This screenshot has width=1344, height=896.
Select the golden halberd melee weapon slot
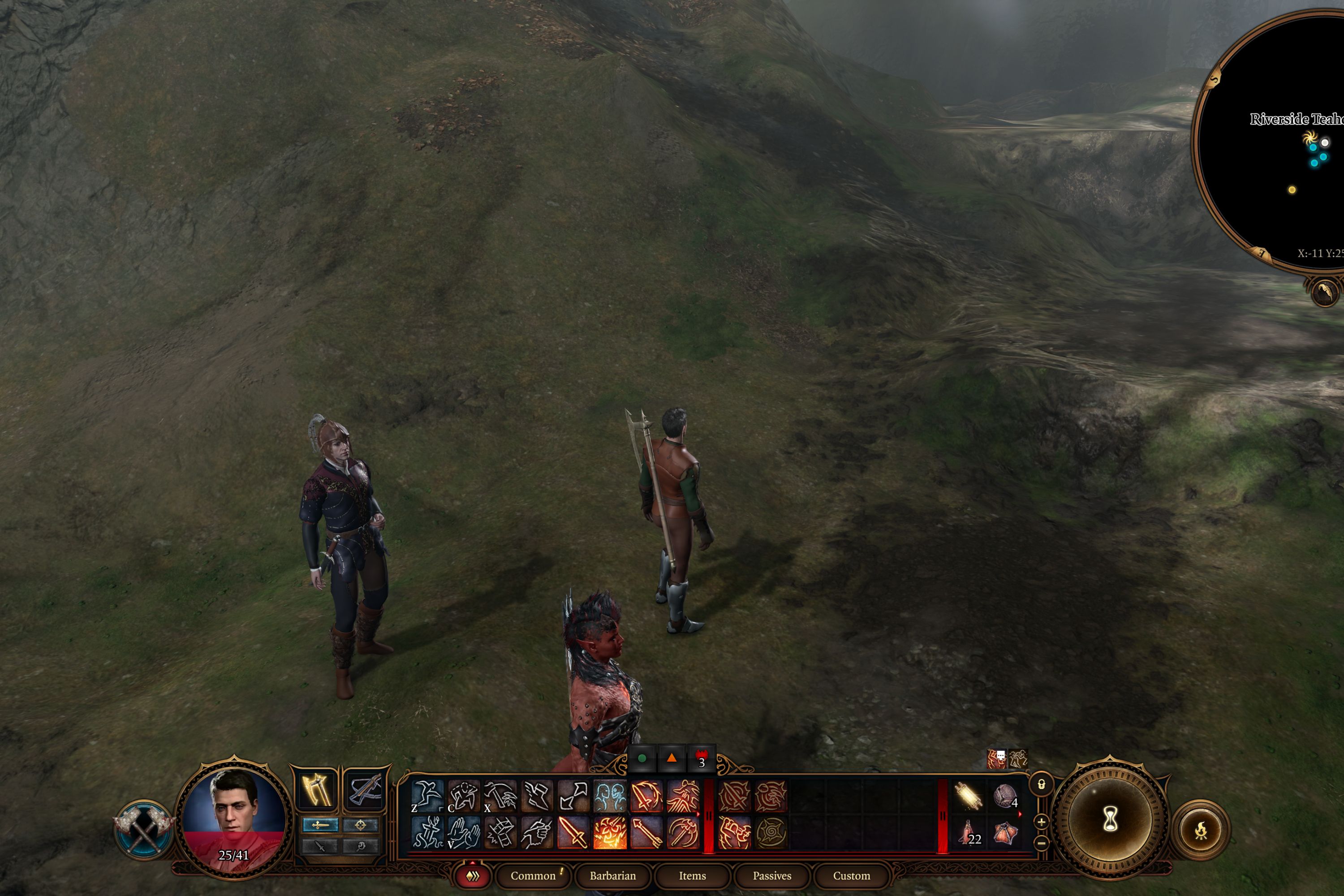316,790
